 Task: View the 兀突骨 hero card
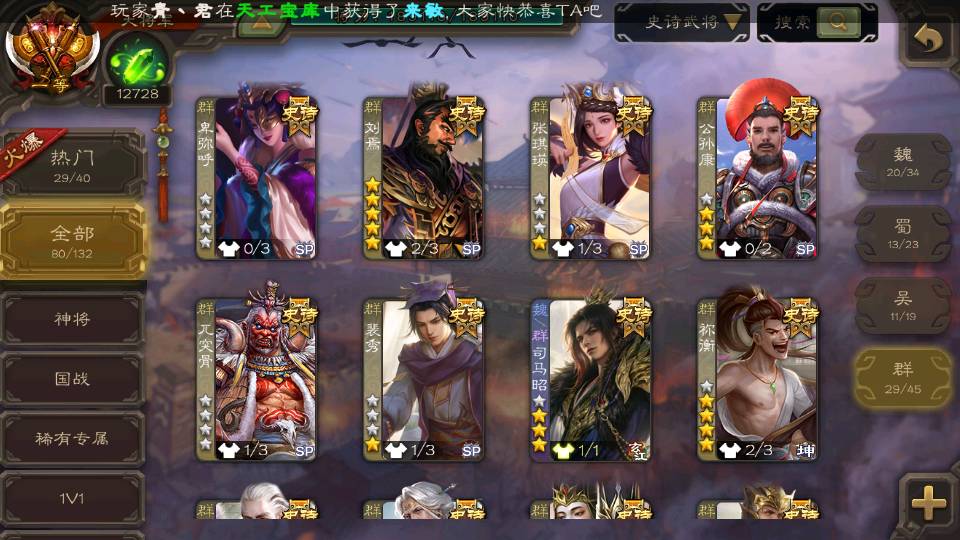(x=257, y=380)
